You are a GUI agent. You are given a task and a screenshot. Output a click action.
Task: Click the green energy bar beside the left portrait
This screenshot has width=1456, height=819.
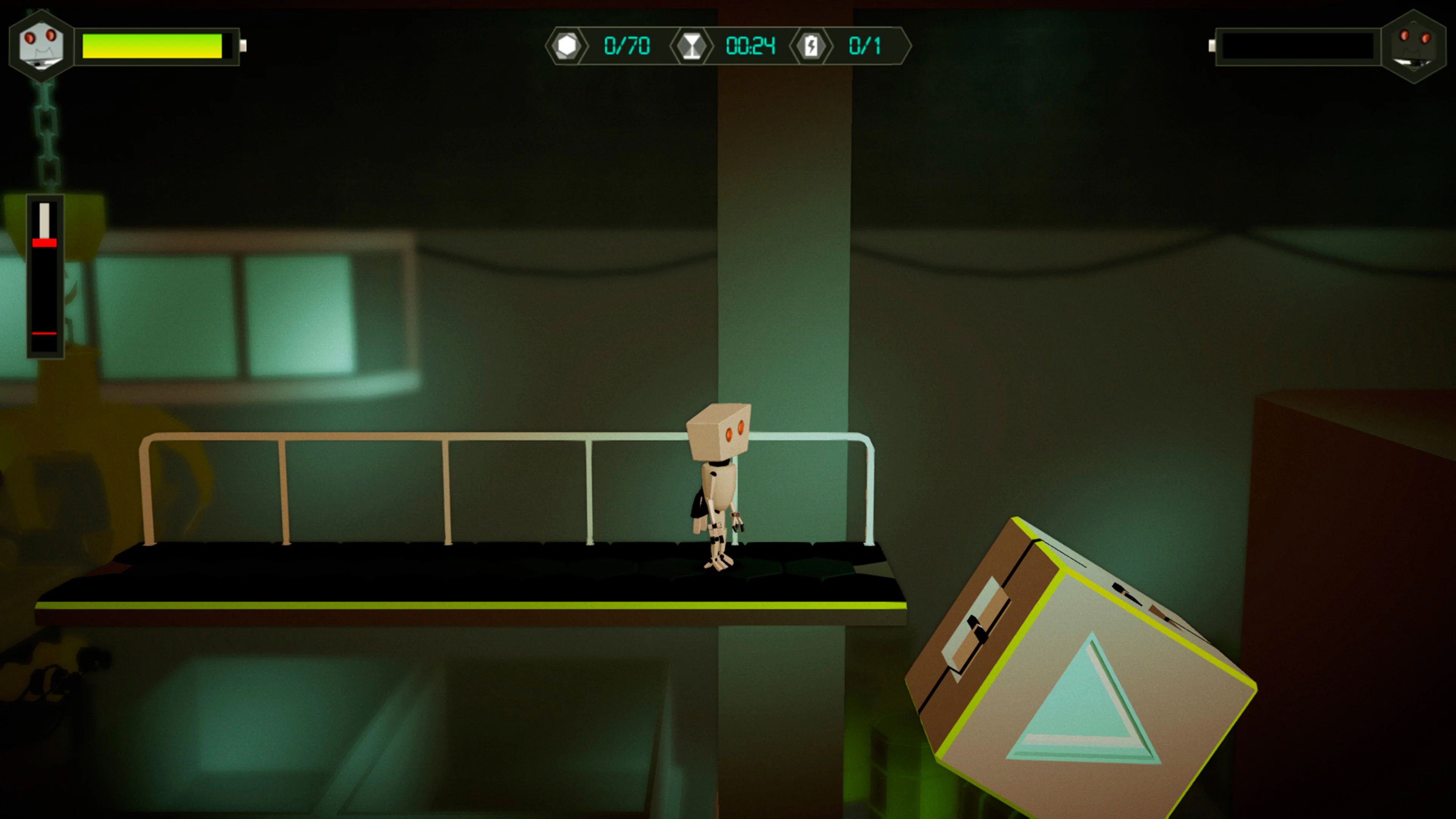152,47
